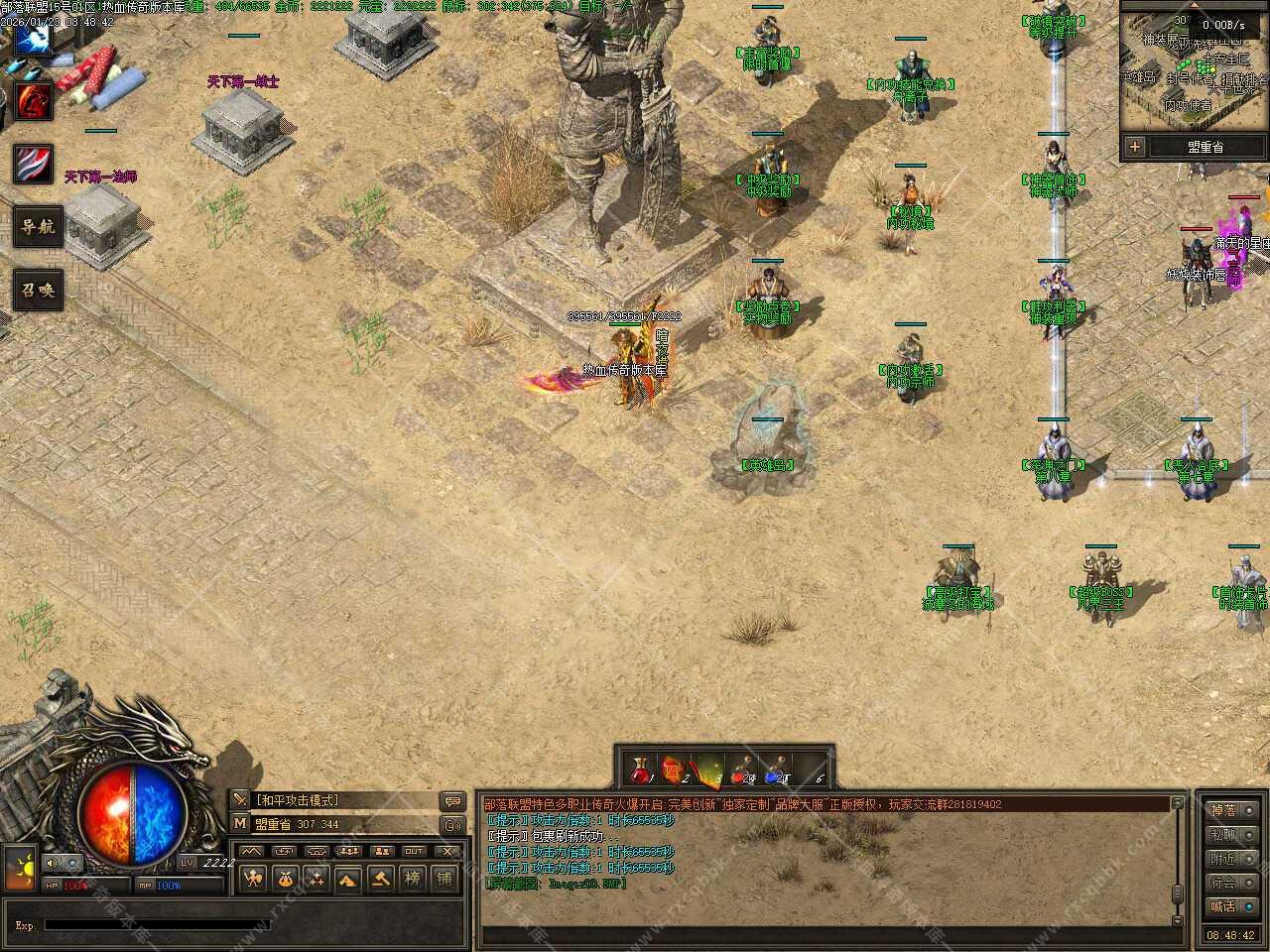Screen dimensions: 1270x952
Task: Click the minimap in the corner
Action: [x=1194, y=67]
